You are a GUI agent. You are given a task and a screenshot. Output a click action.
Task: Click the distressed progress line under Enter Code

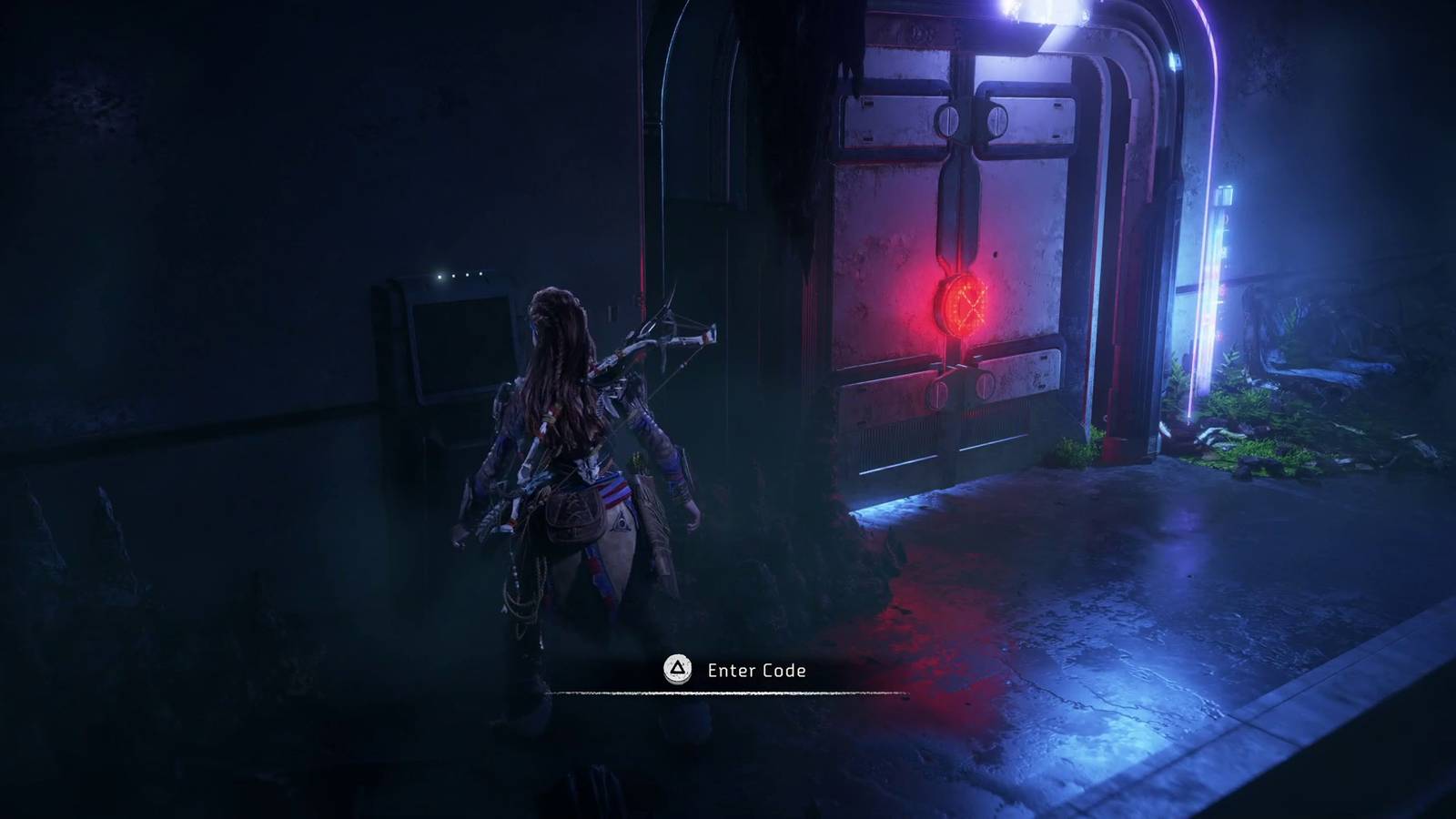[728, 693]
